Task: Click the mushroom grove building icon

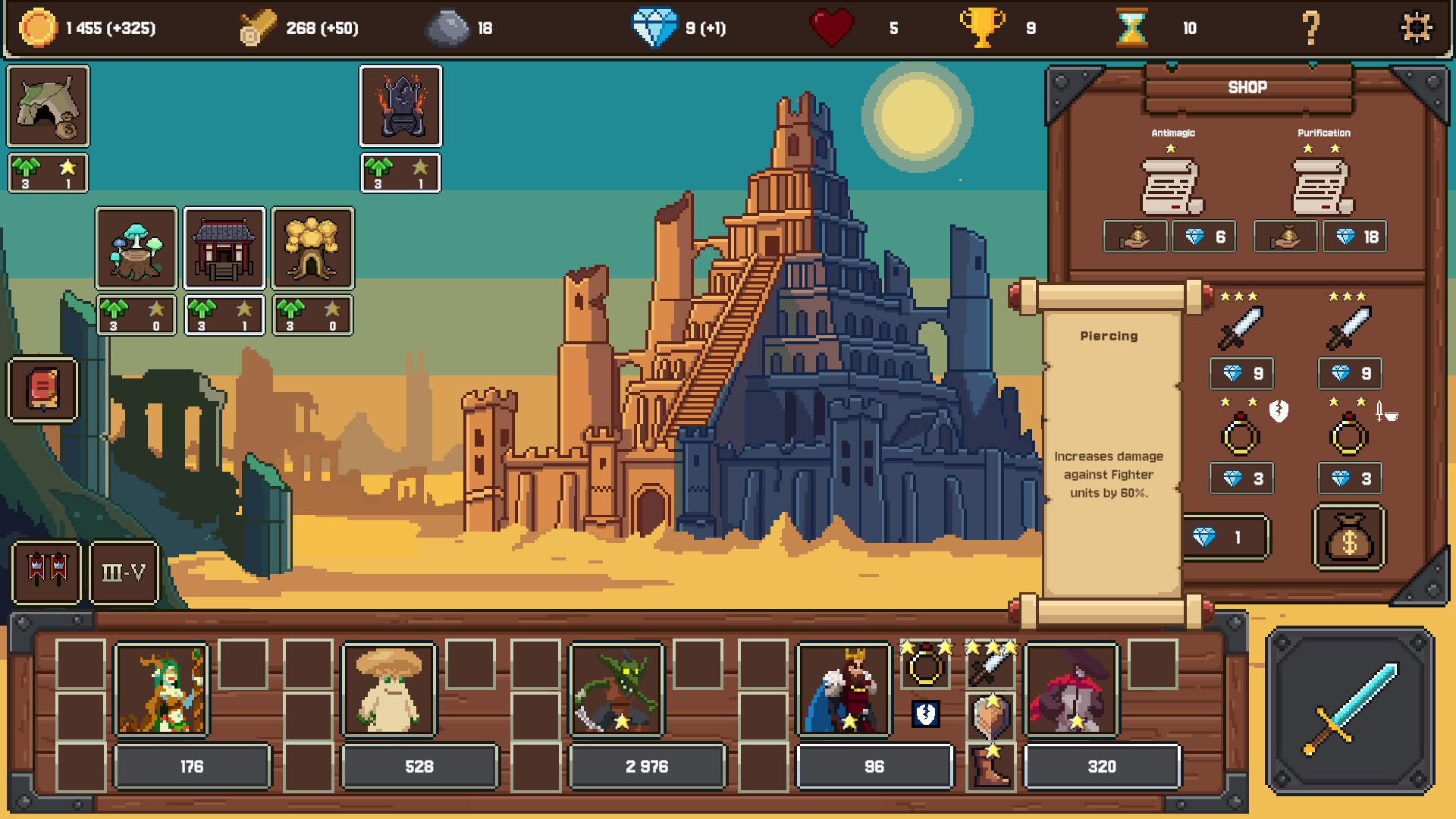Action: click(136, 248)
